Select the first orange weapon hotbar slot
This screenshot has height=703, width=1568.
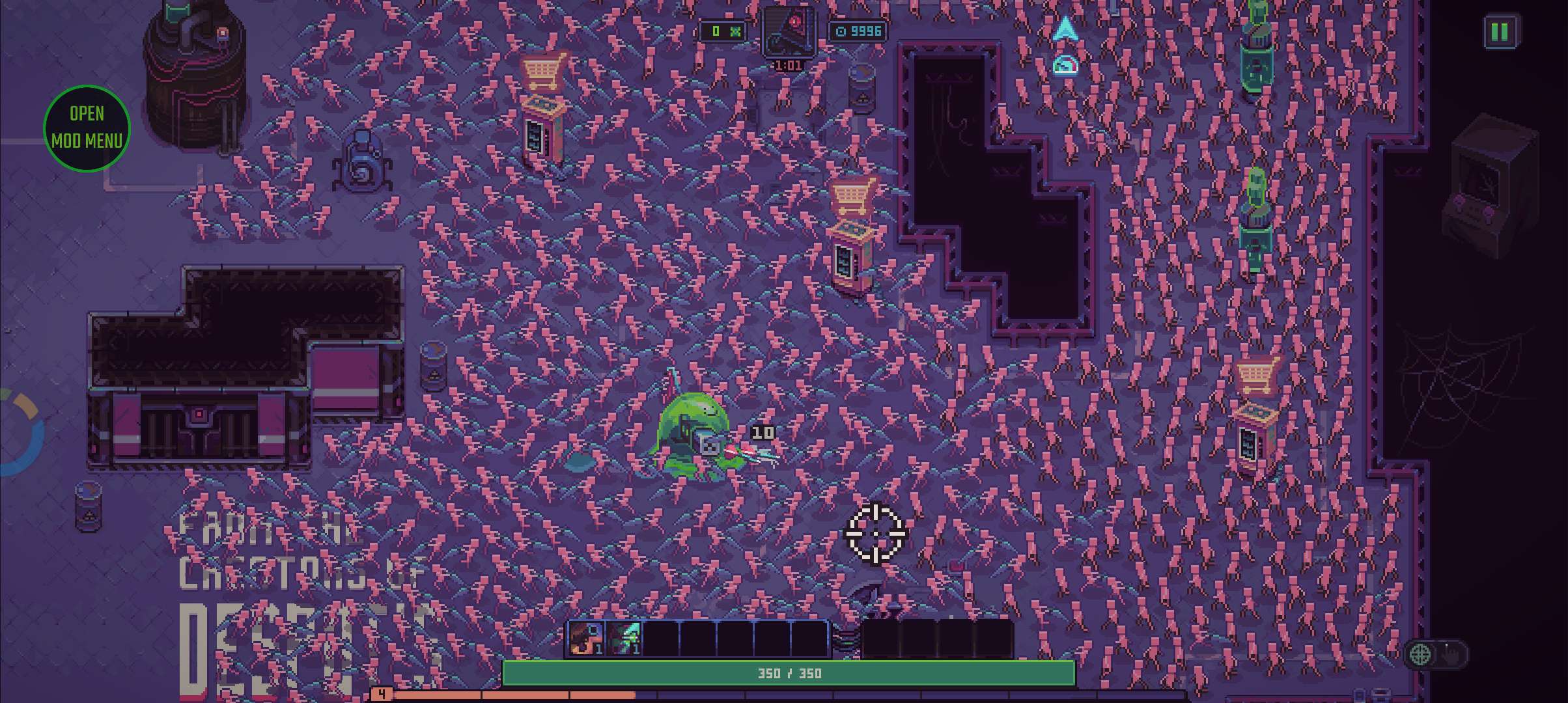tap(585, 639)
